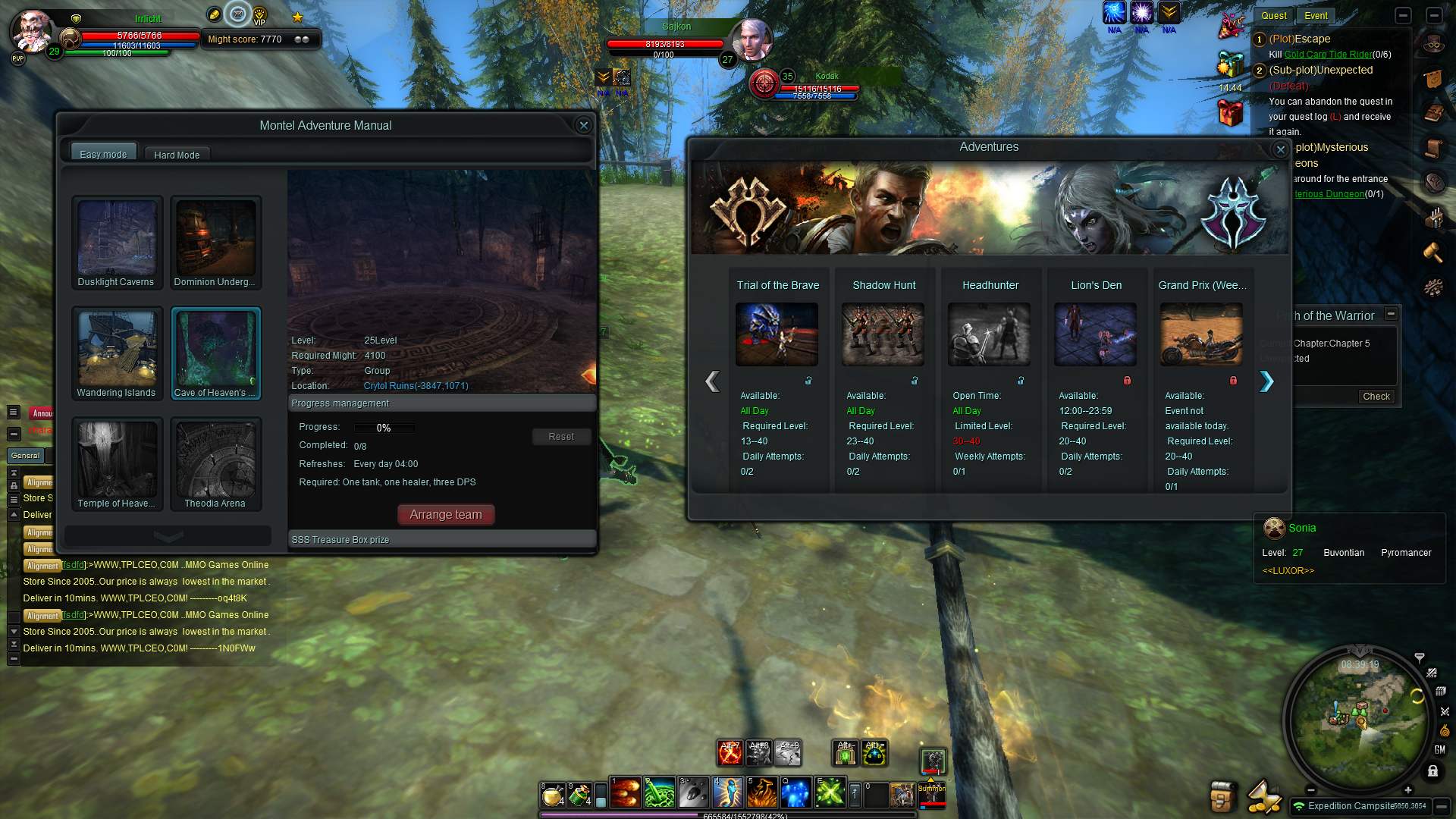
Task: Switch the tracker to the Event tab
Action: coord(1316,16)
